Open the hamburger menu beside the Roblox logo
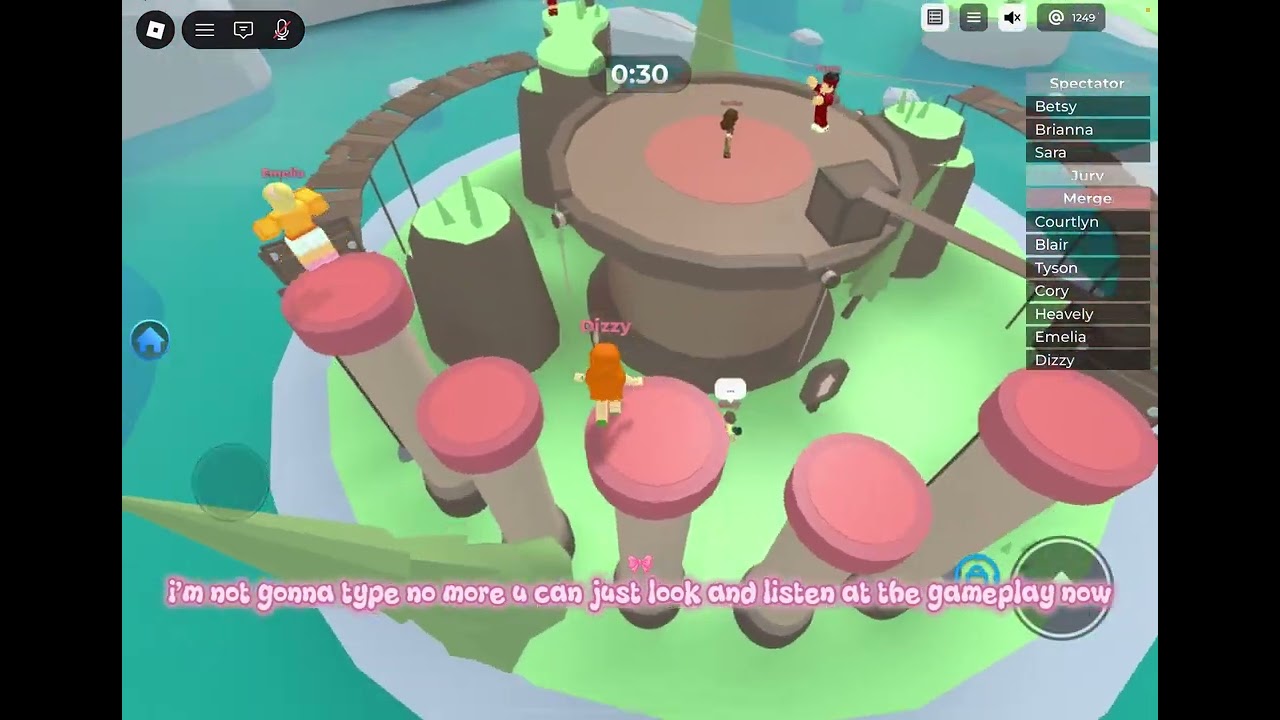Viewport: 1280px width, 720px height. pos(205,30)
